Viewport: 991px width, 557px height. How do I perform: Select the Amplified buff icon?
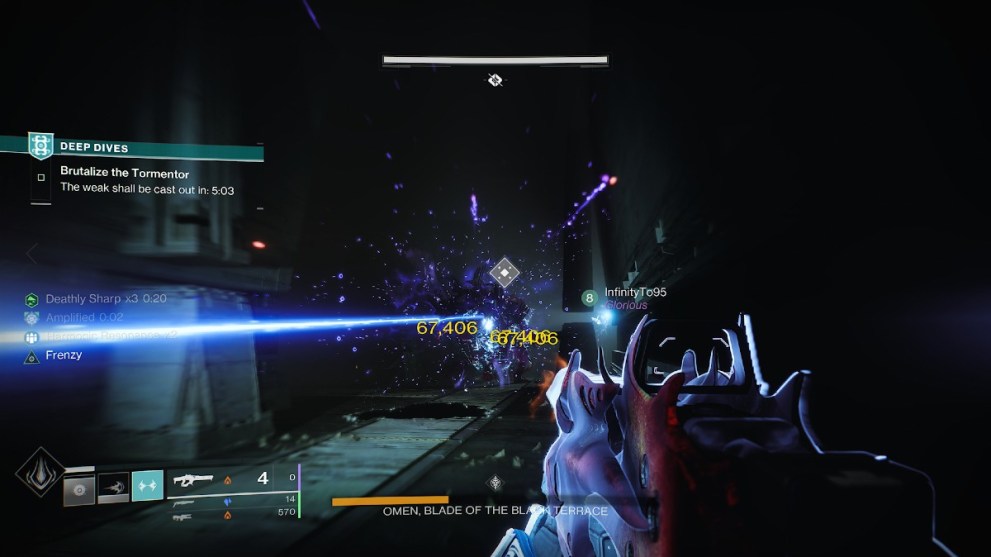click(32, 318)
